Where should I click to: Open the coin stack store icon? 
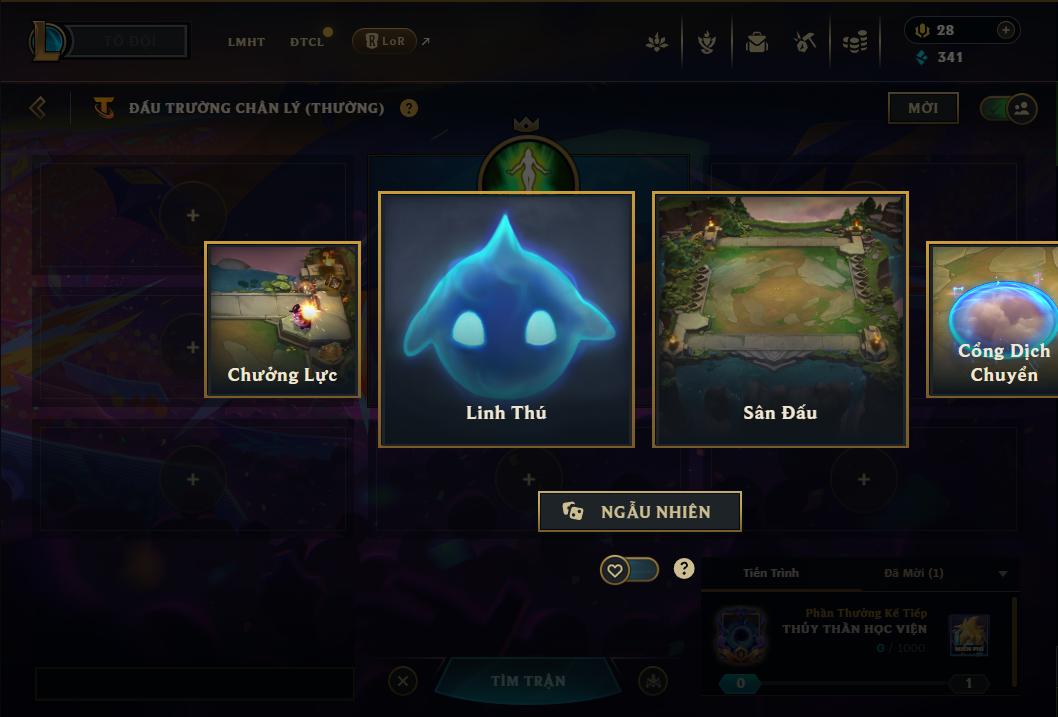coord(854,43)
